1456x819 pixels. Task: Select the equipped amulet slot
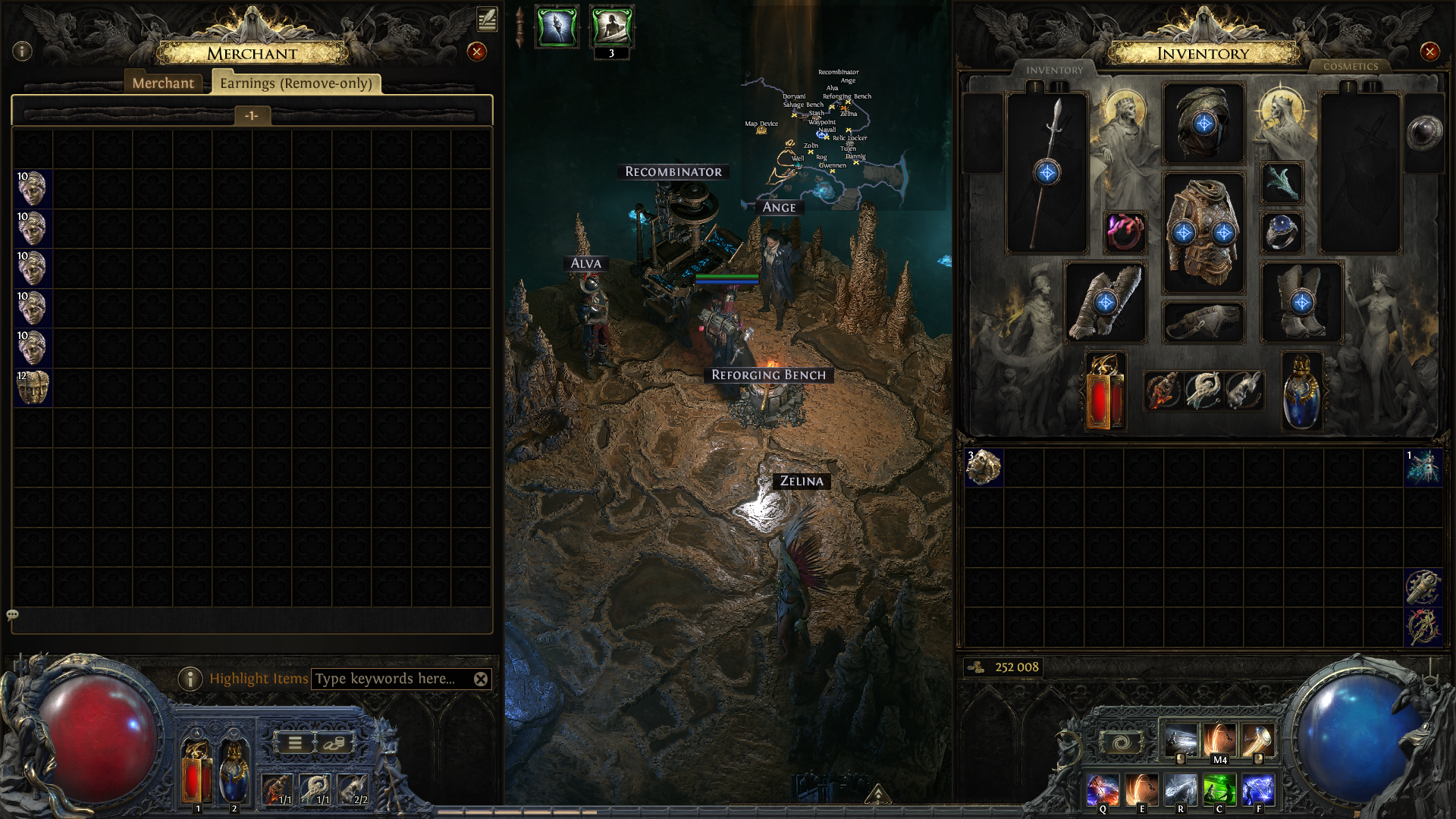click(1282, 183)
